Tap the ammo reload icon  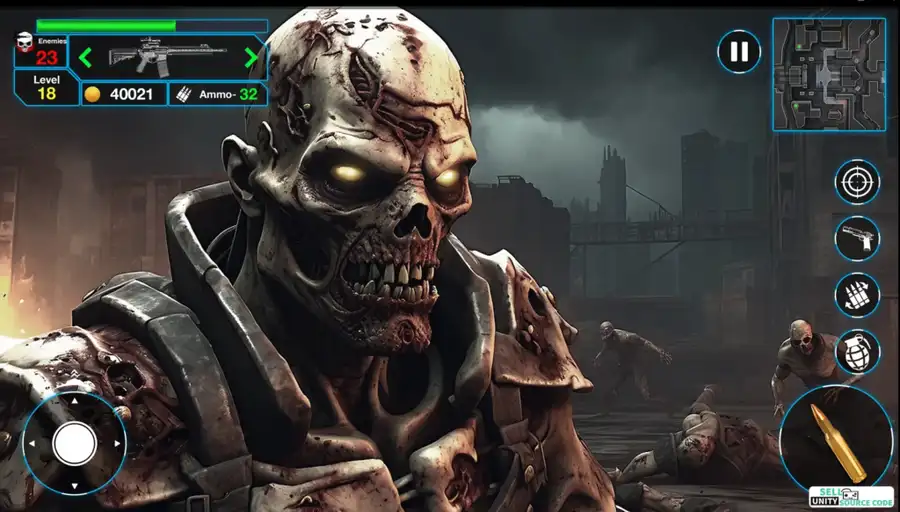click(857, 295)
